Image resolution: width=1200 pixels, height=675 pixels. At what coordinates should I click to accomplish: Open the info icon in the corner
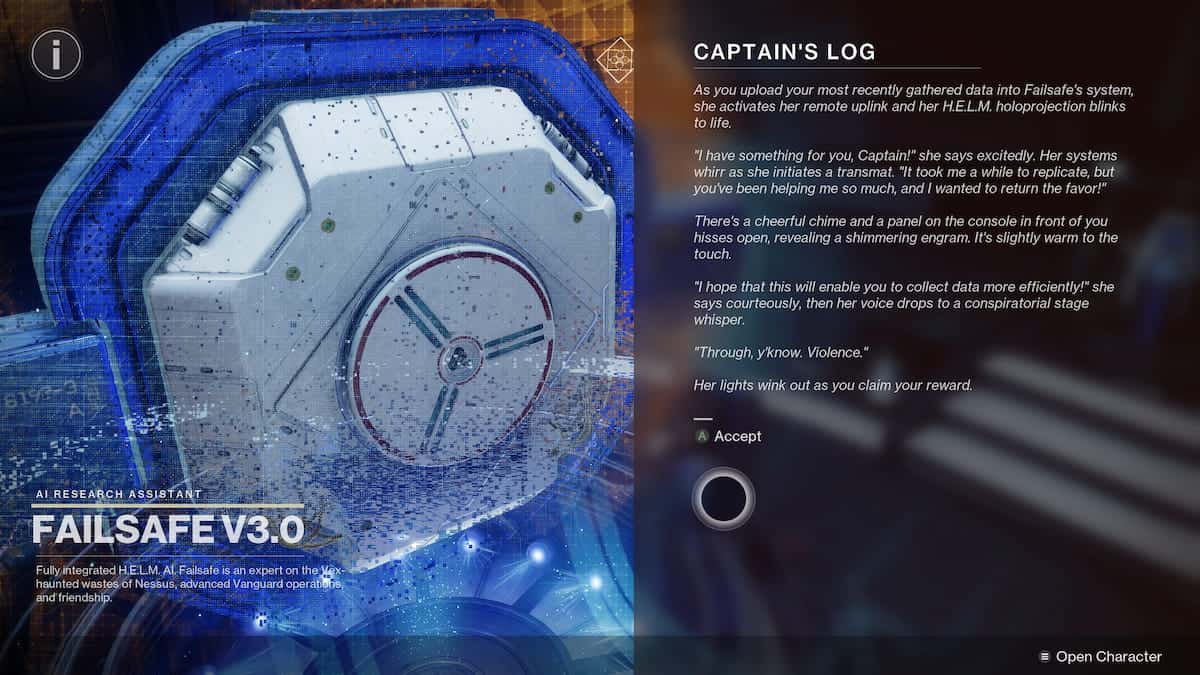tap(57, 54)
